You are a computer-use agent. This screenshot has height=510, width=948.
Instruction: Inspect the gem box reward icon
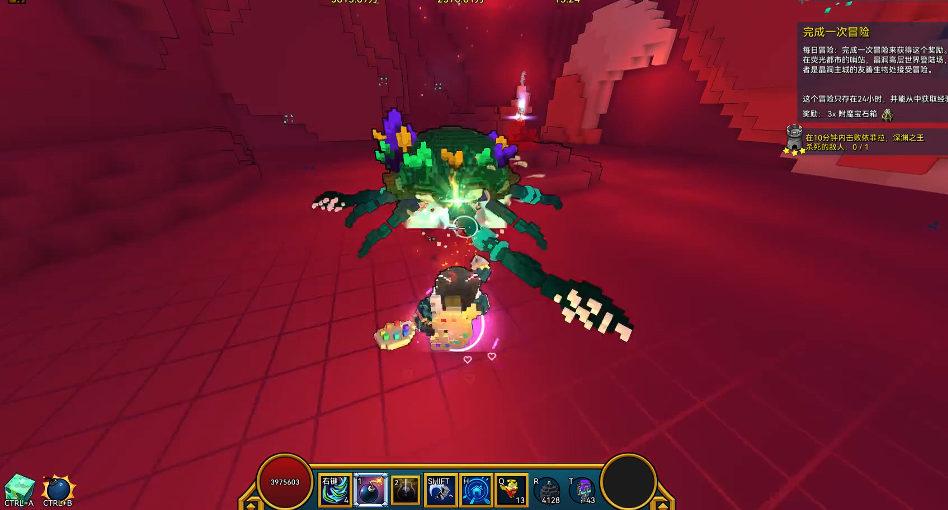click(886, 115)
